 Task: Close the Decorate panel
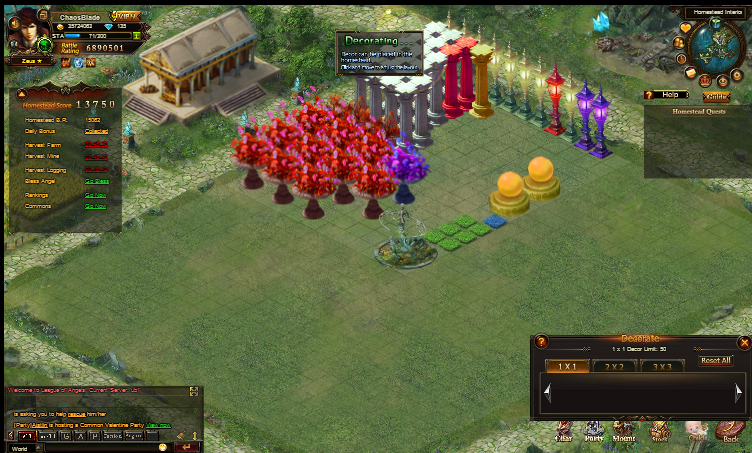pos(743,342)
